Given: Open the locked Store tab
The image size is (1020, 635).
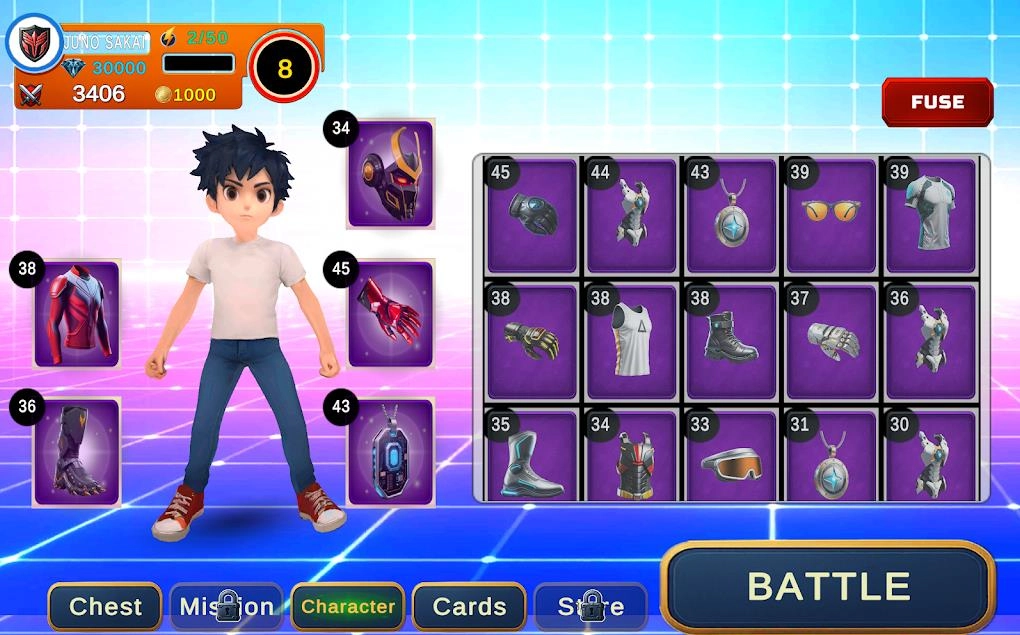Looking at the screenshot, I should click(x=590, y=606).
